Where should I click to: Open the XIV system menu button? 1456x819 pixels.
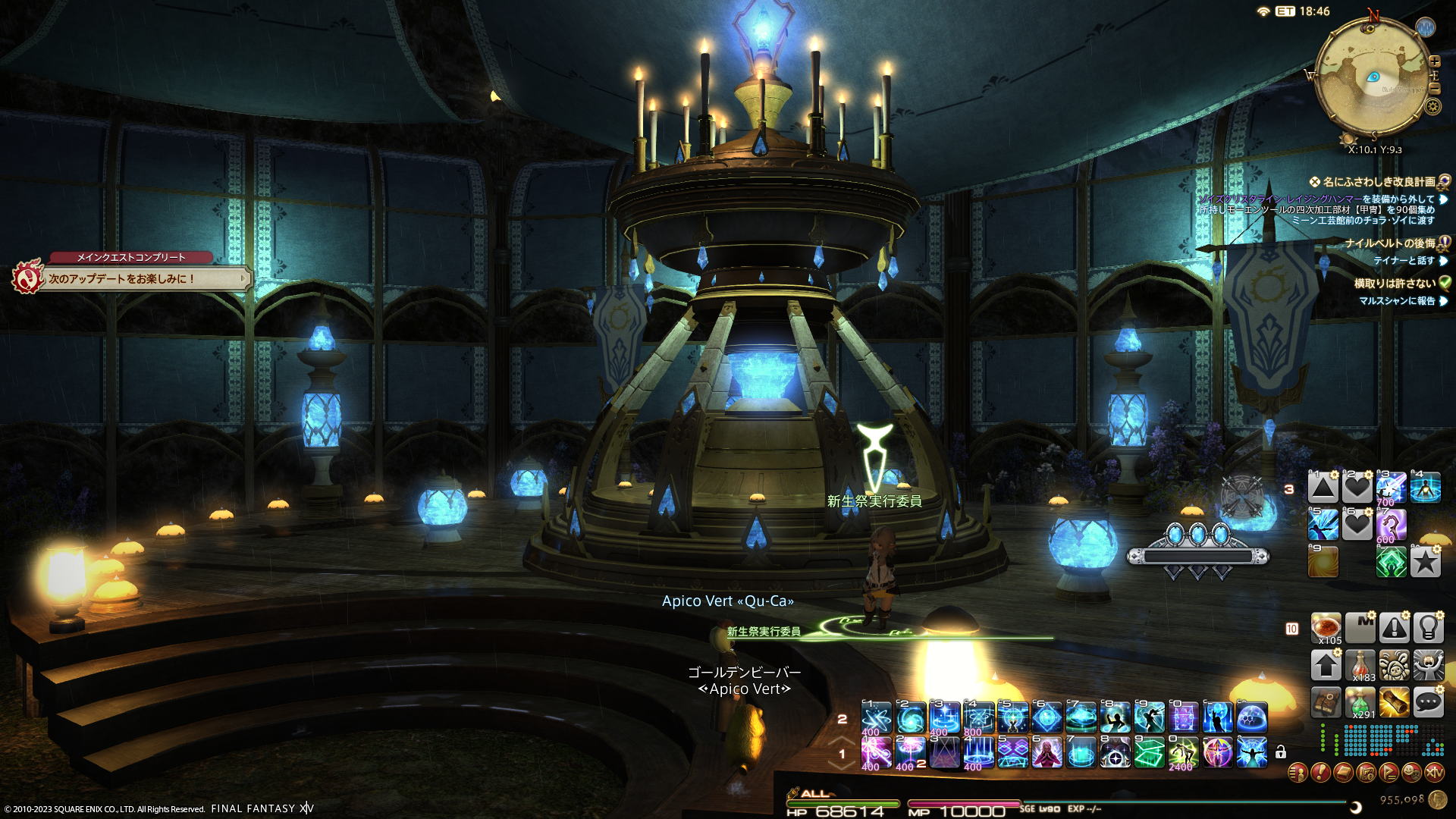(x=1434, y=773)
